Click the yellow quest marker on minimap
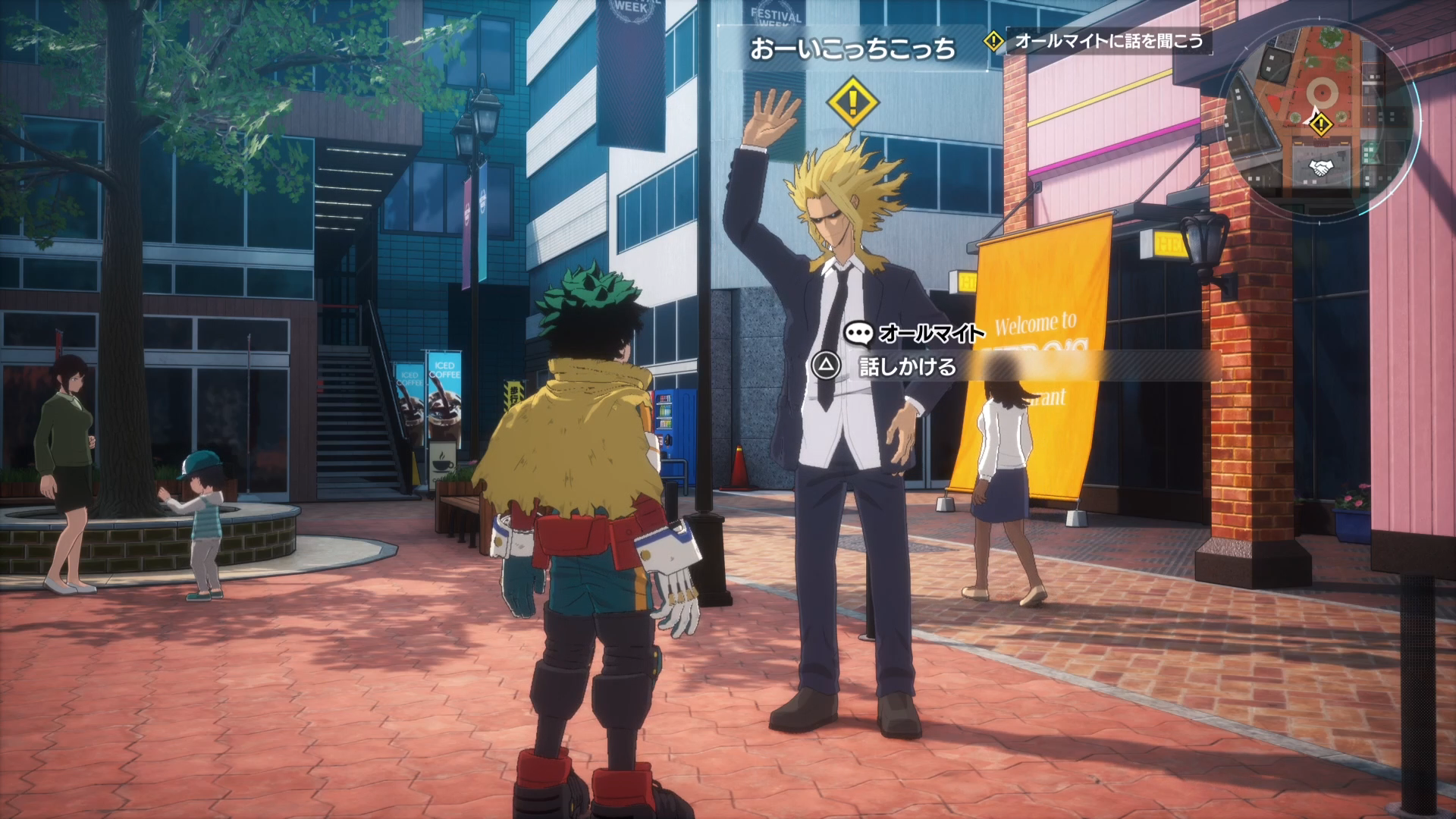 1322,124
